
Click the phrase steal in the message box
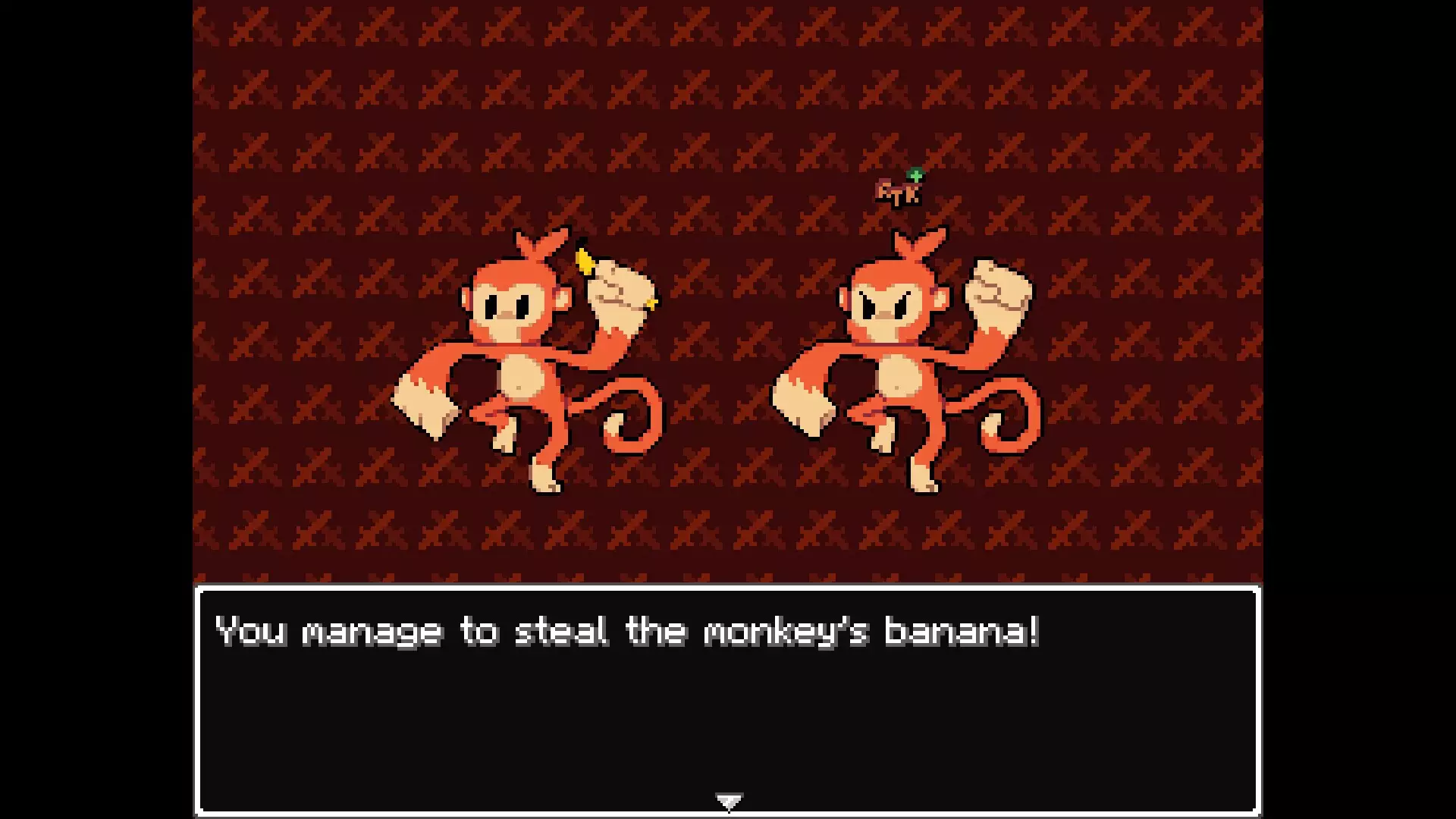pos(569,632)
